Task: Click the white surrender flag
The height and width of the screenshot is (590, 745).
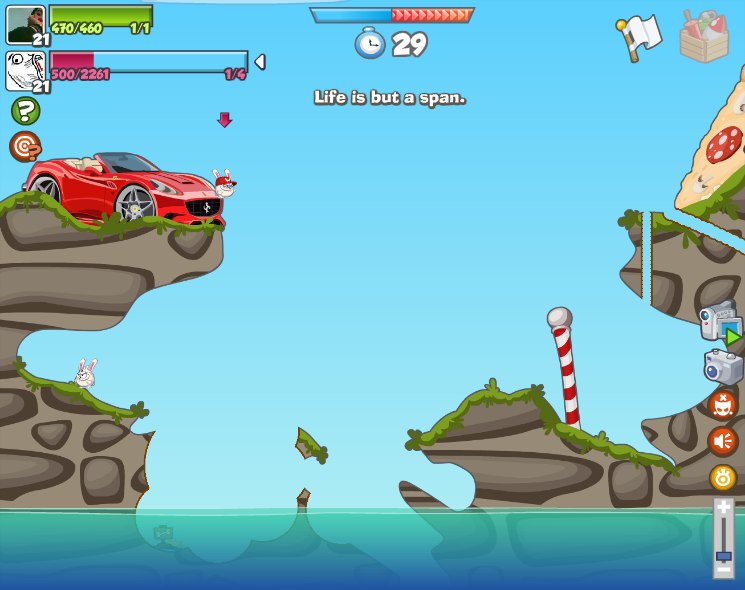Action: [x=640, y=37]
